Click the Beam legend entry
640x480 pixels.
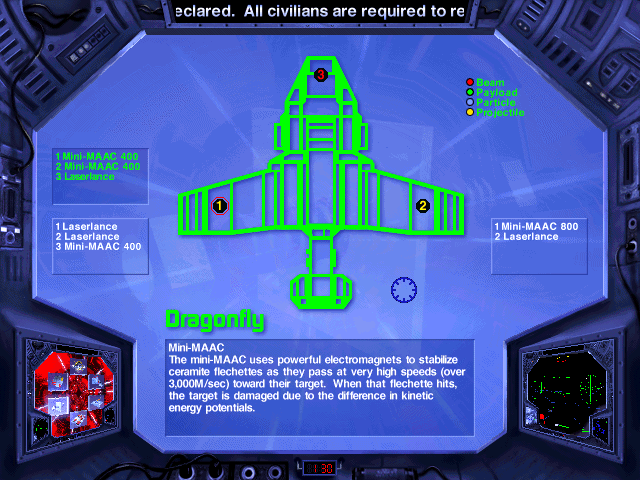pos(489,82)
